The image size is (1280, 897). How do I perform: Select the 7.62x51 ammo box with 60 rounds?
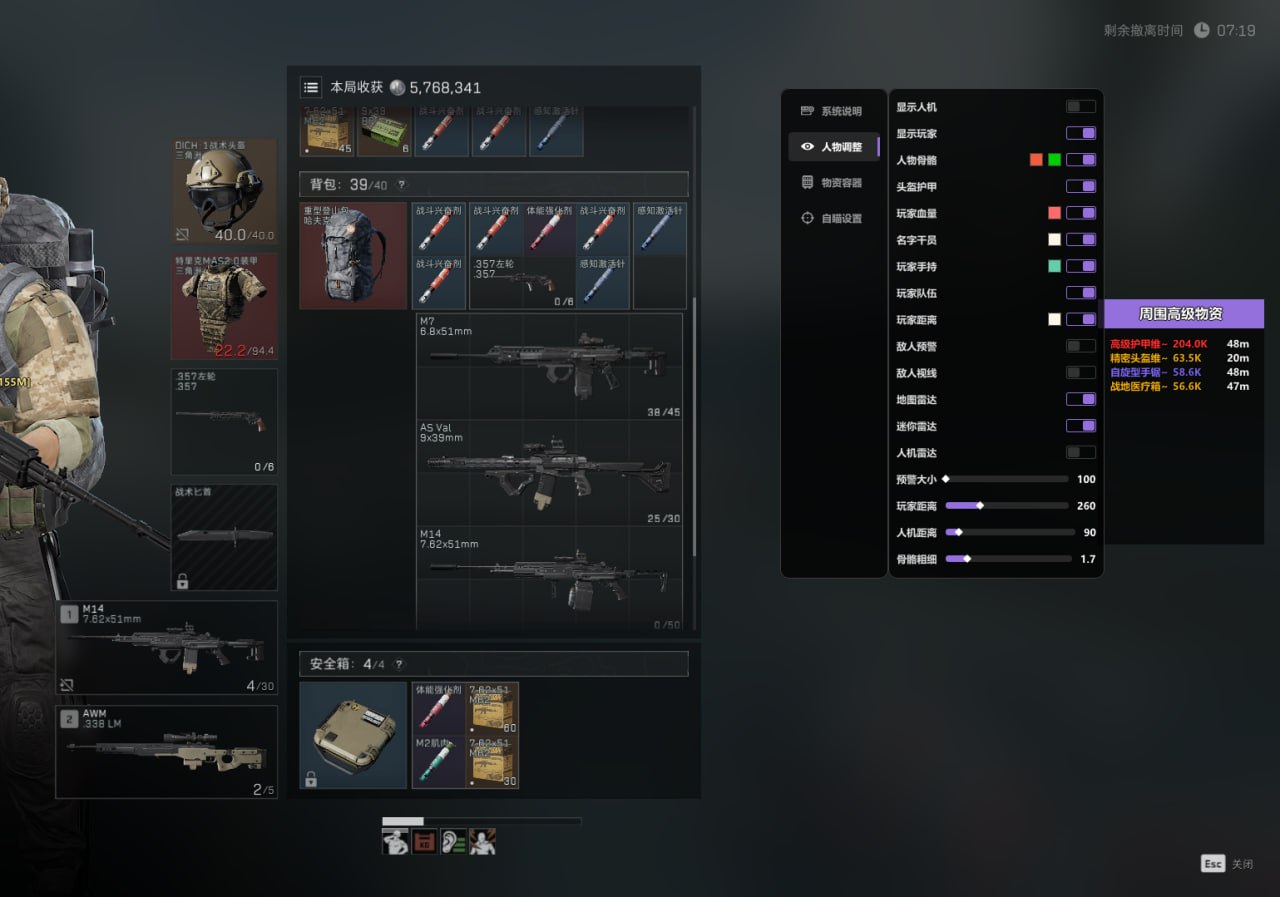click(493, 708)
